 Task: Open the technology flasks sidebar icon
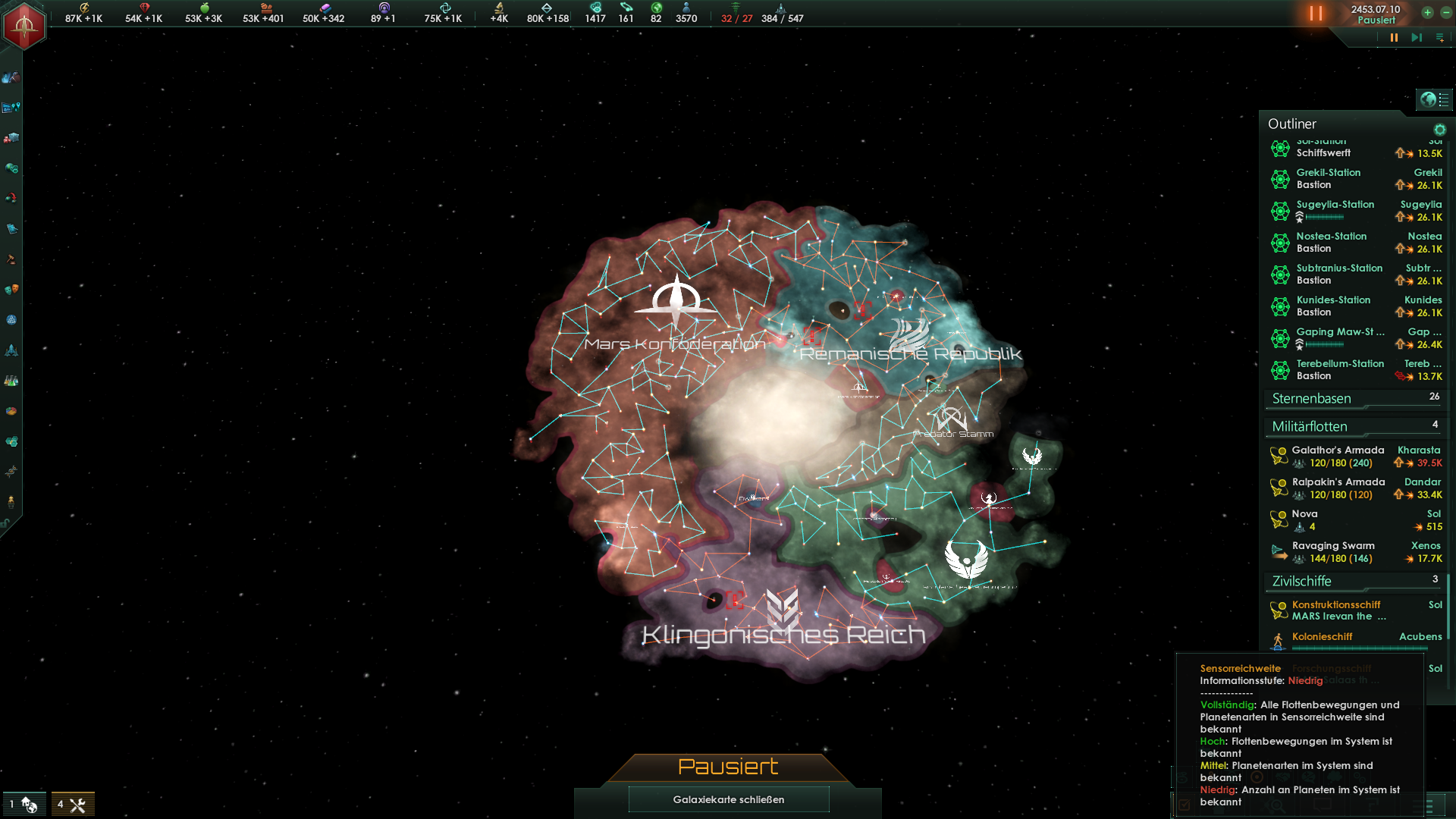click(11, 381)
